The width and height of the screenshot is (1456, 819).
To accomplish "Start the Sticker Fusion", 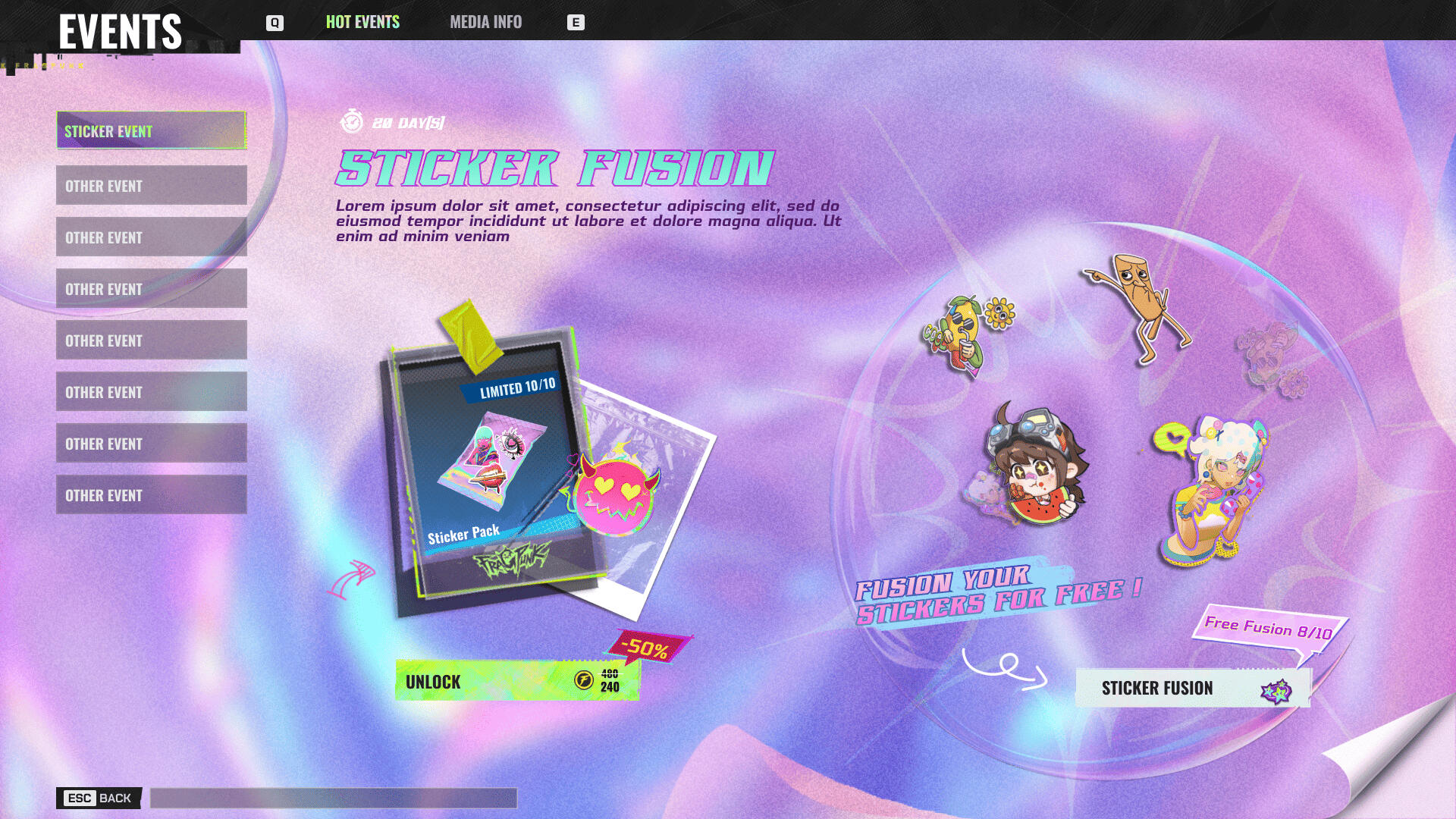I will click(1192, 688).
